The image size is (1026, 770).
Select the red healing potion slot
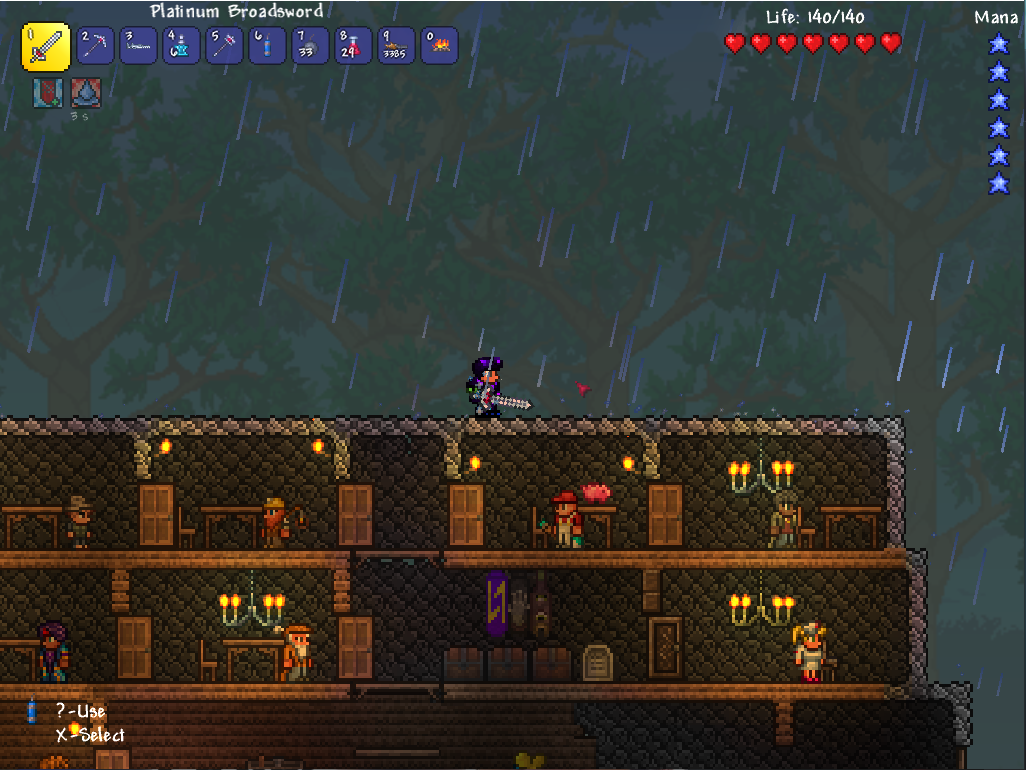tap(353, 46)
